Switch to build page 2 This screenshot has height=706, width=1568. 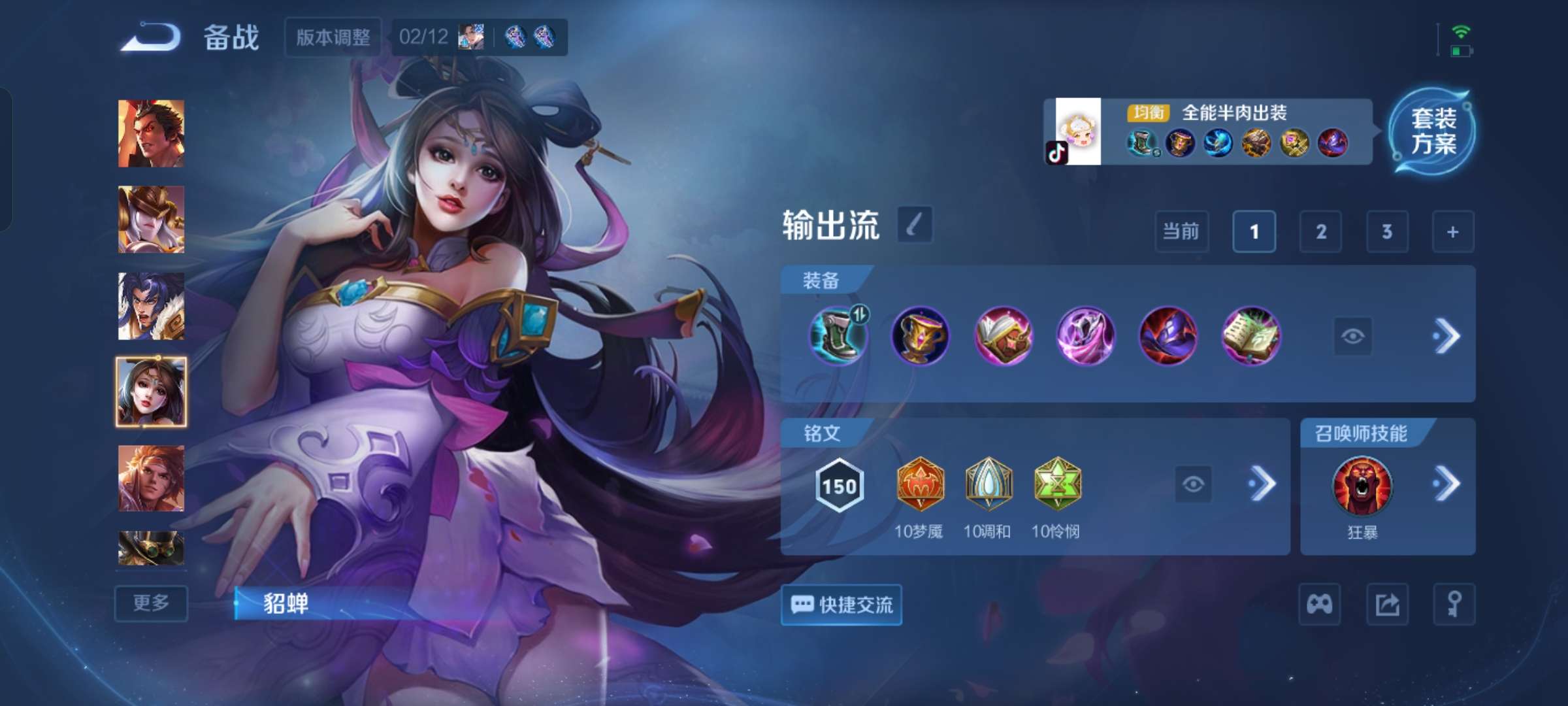1320,231
